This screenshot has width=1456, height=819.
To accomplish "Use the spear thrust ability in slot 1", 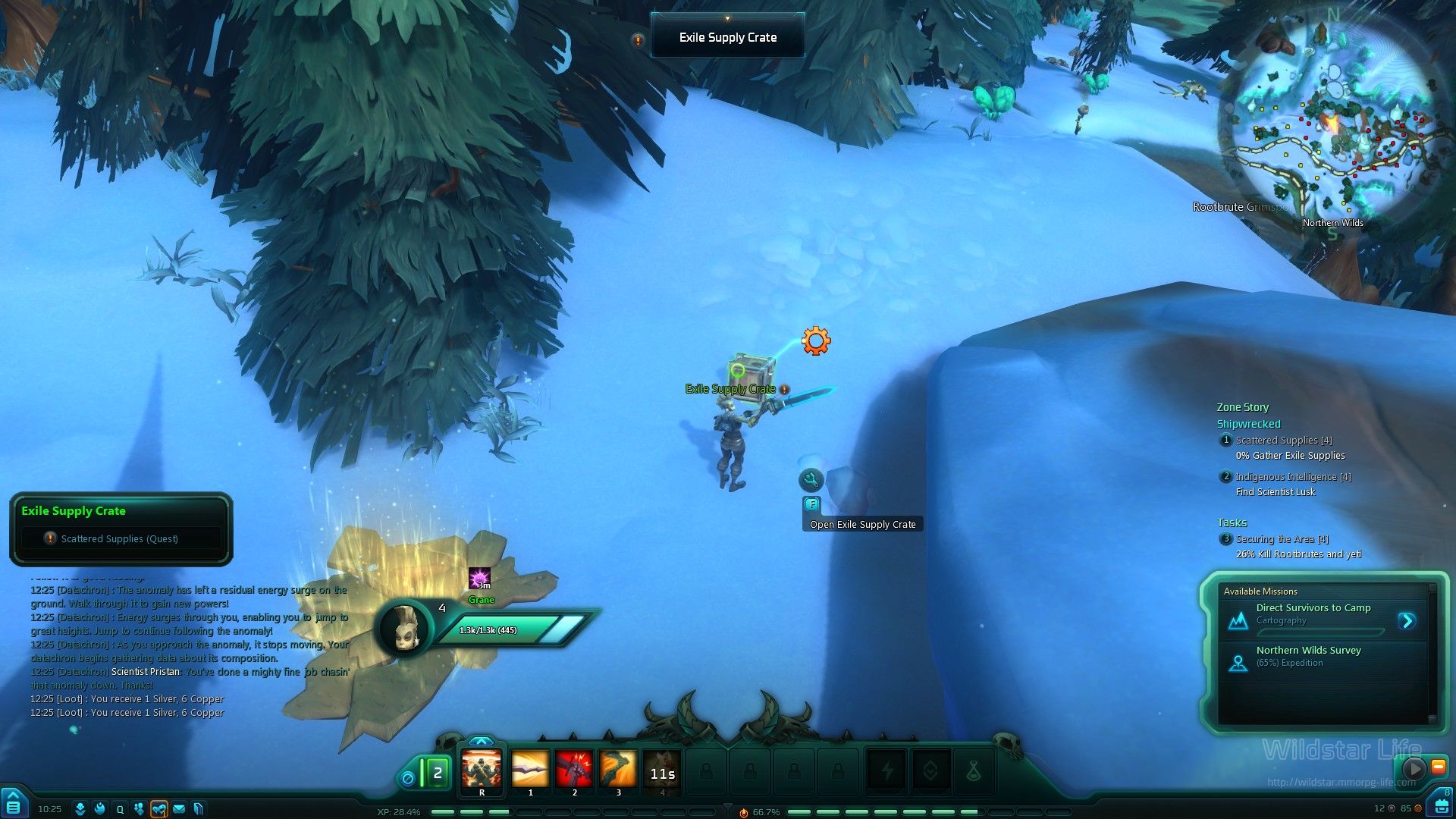I will [530, 770].
